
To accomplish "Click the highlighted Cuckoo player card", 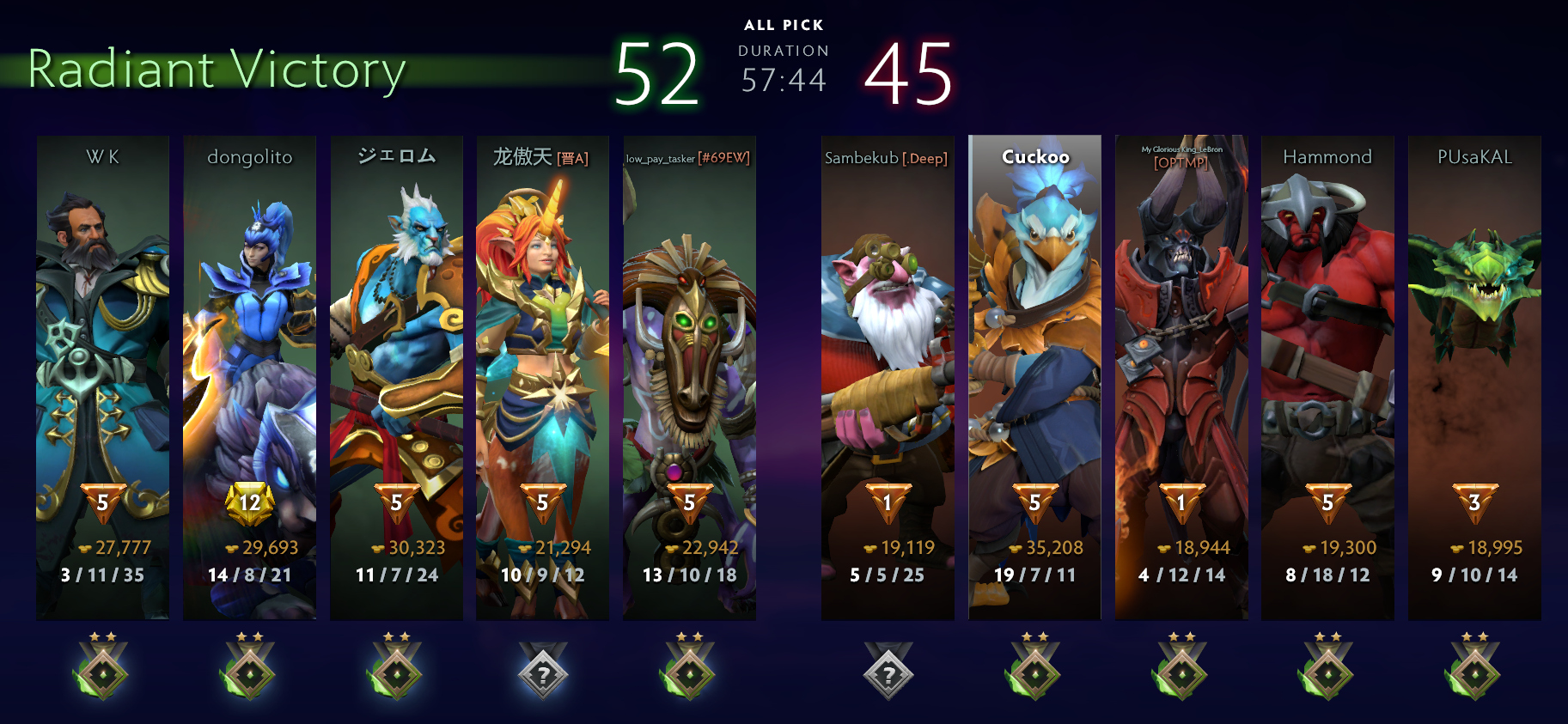I will tap(1034, 378).
